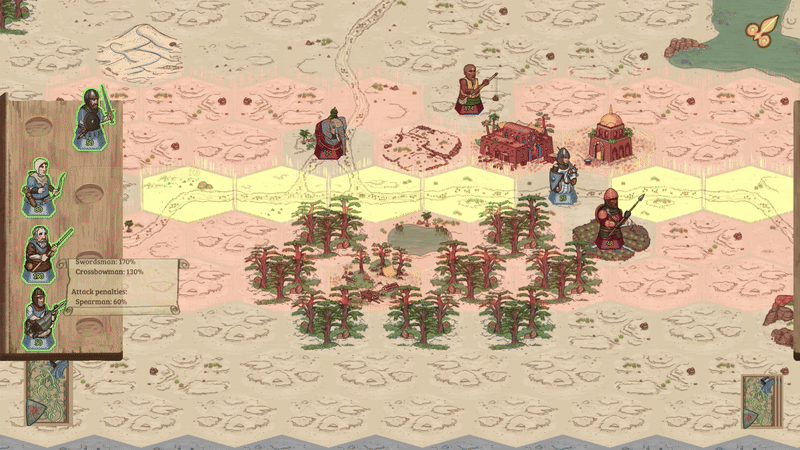Pick the white-hooded archer piece from the tray
This screenshot has width=800, height=450.
click(x=42, y=185)
